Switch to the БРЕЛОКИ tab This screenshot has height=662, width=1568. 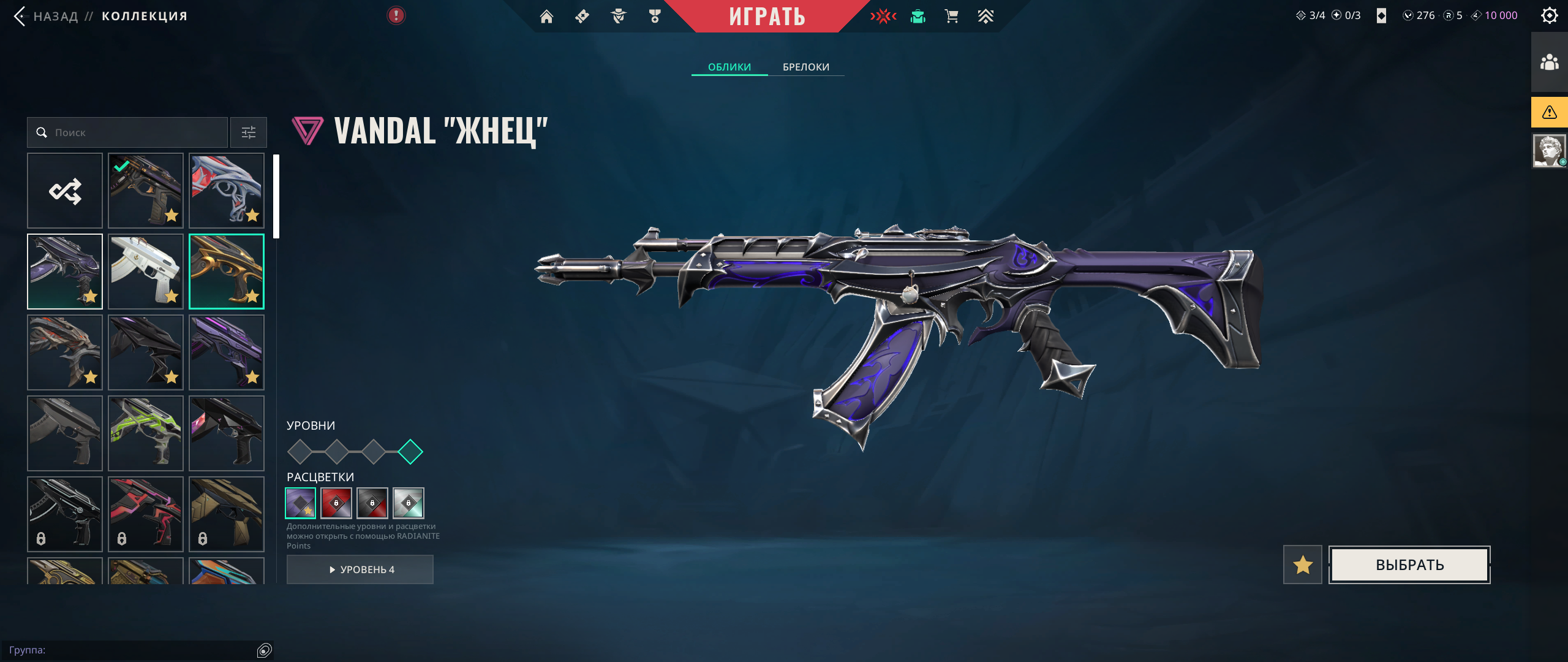pos(806,67)
